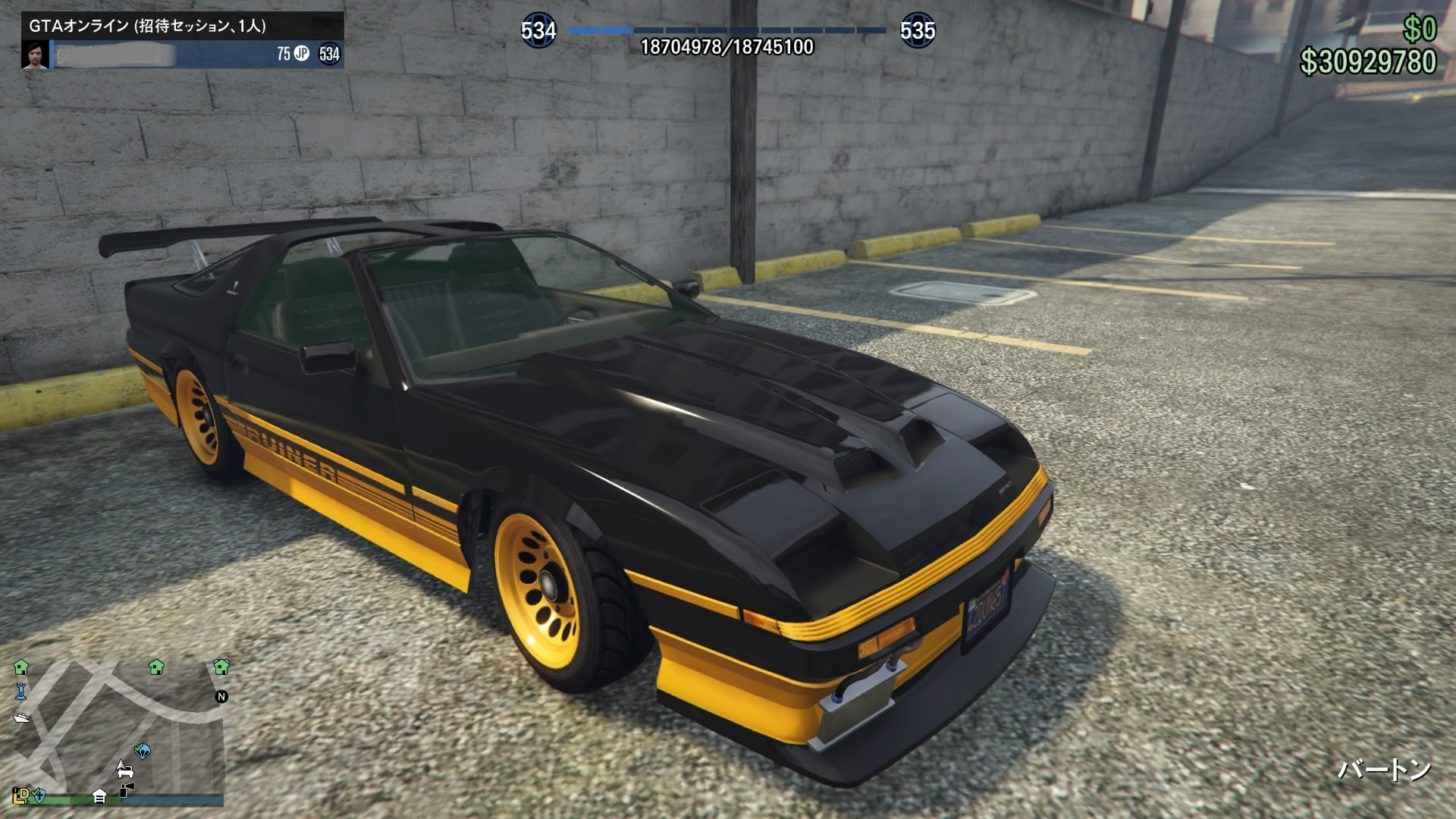Viewport: 1456px width, 819px height.
Task: Select the shield badge beside the D icon
Action: [x=39, y=796]
